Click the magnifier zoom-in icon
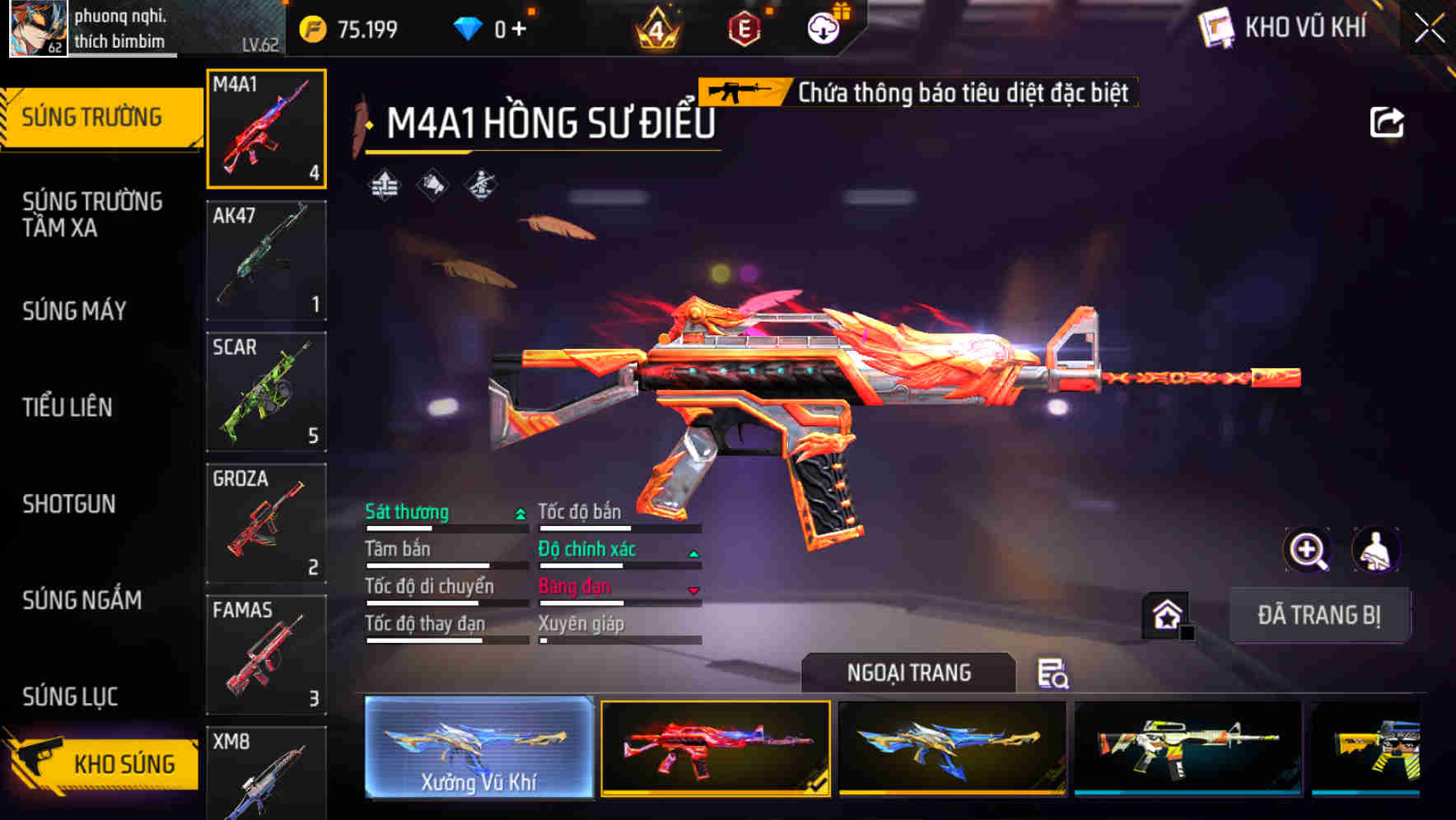 point(1309,550)
